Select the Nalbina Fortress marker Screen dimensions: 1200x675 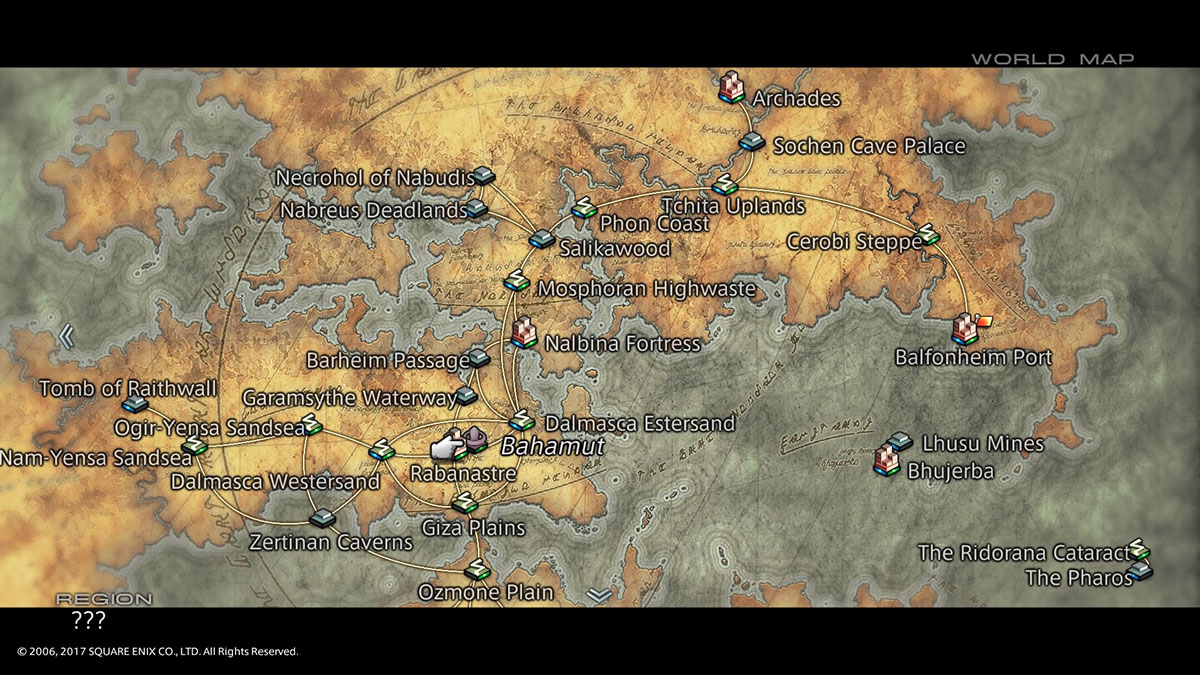point(523,332)
